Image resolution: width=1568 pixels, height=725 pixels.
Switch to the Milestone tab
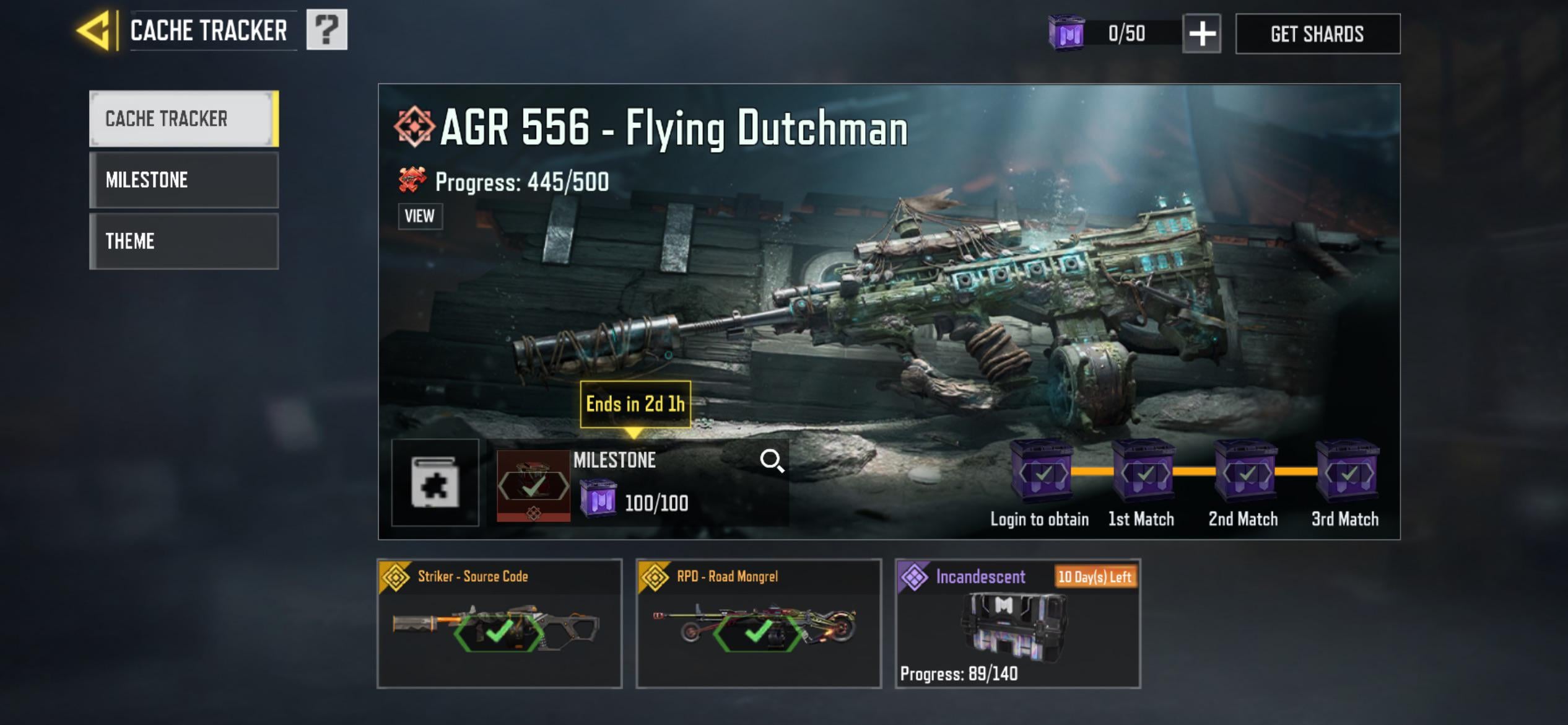coord(183,180)
